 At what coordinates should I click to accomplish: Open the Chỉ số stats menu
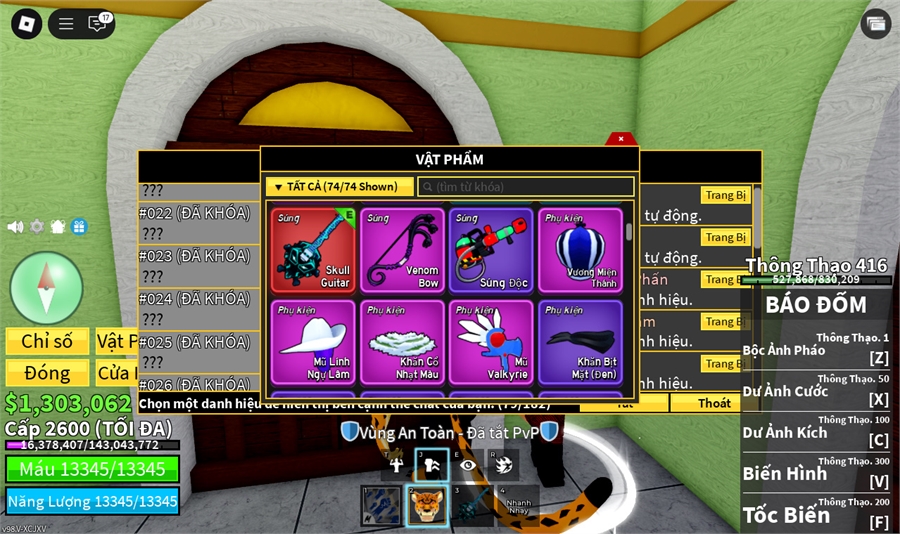[46, 342]
